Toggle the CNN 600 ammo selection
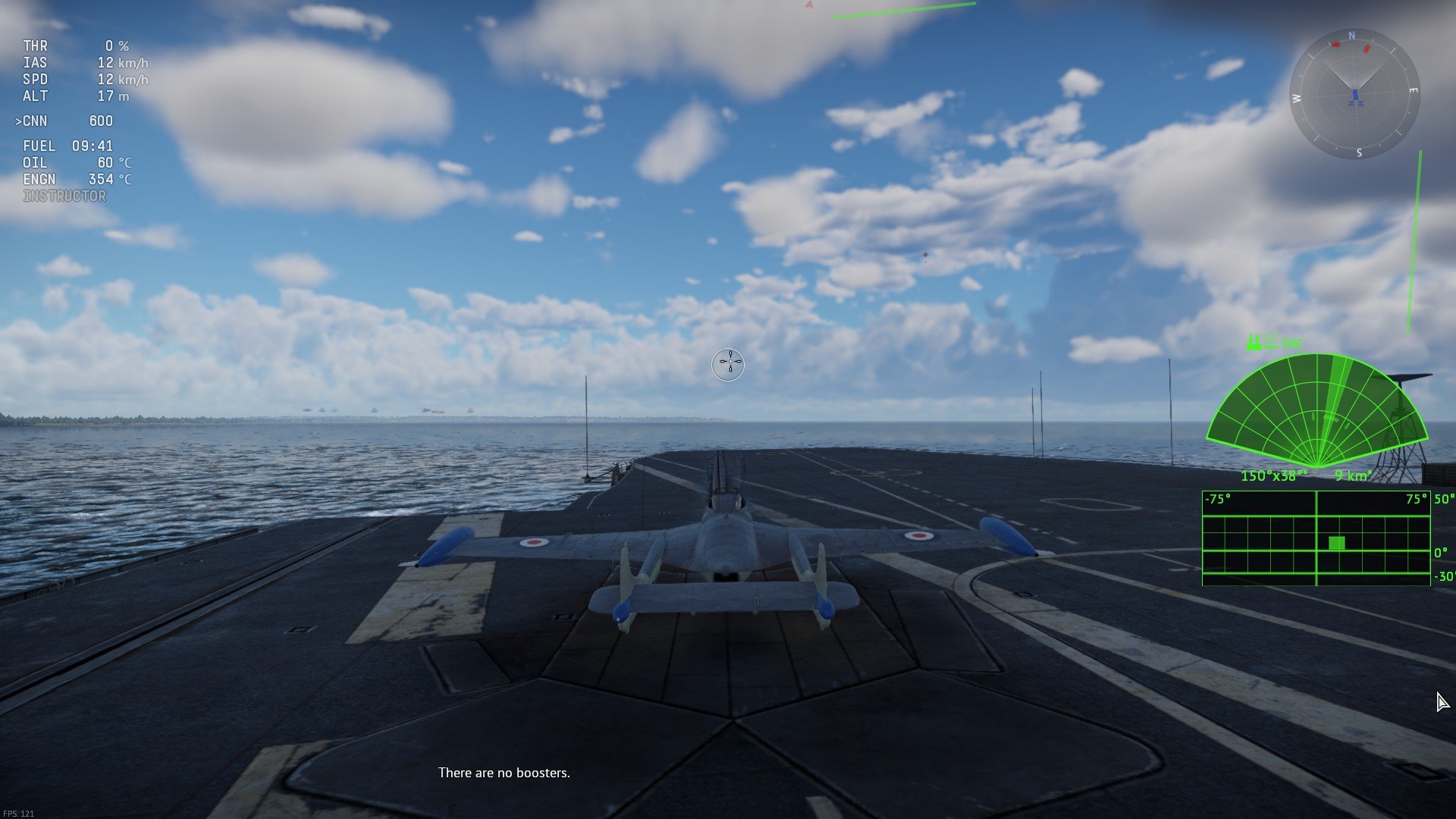This screenshot has width=1456, height=819. [x=67, y=121]
